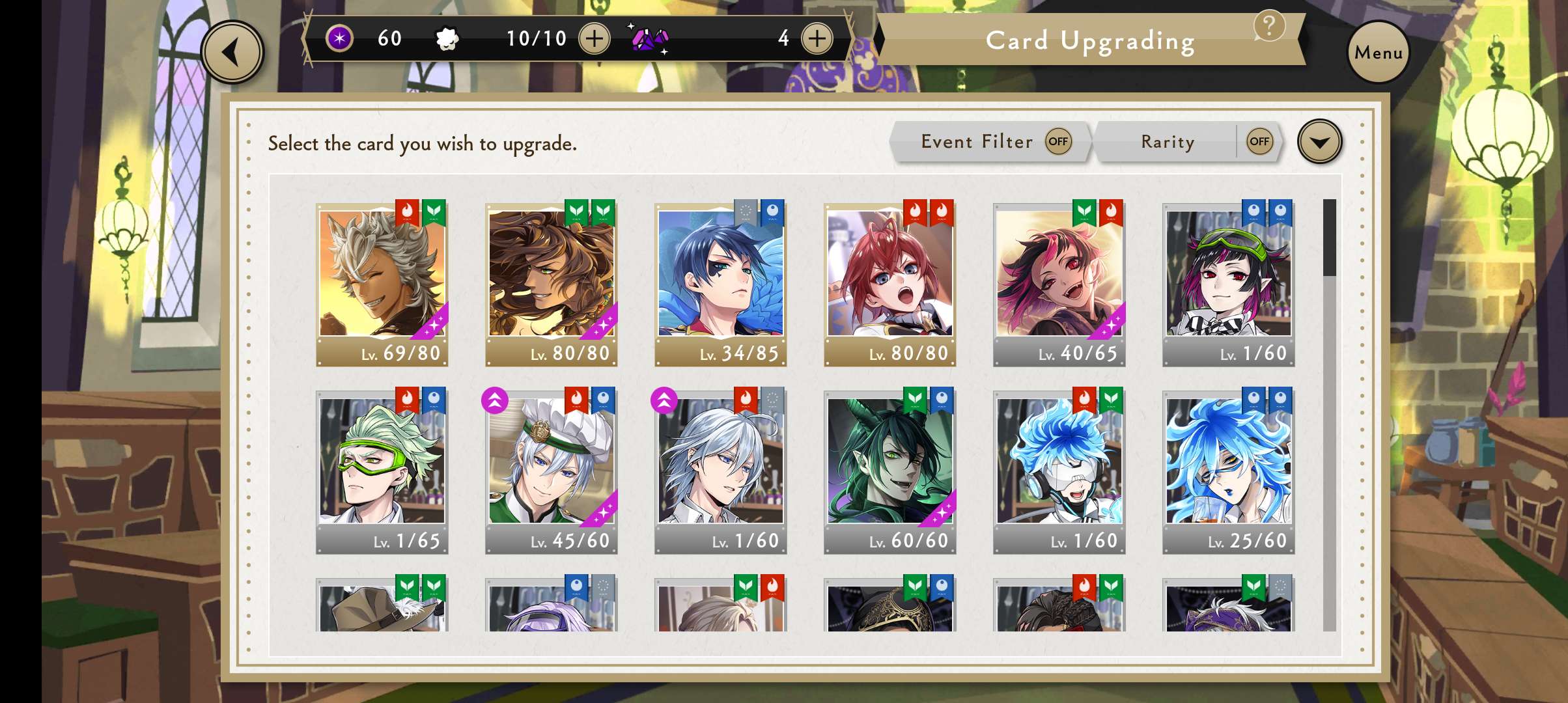Pick the red-haired Lv. 80/80 card
Viewport: 1568px width, 703px height.
point(890,283)
